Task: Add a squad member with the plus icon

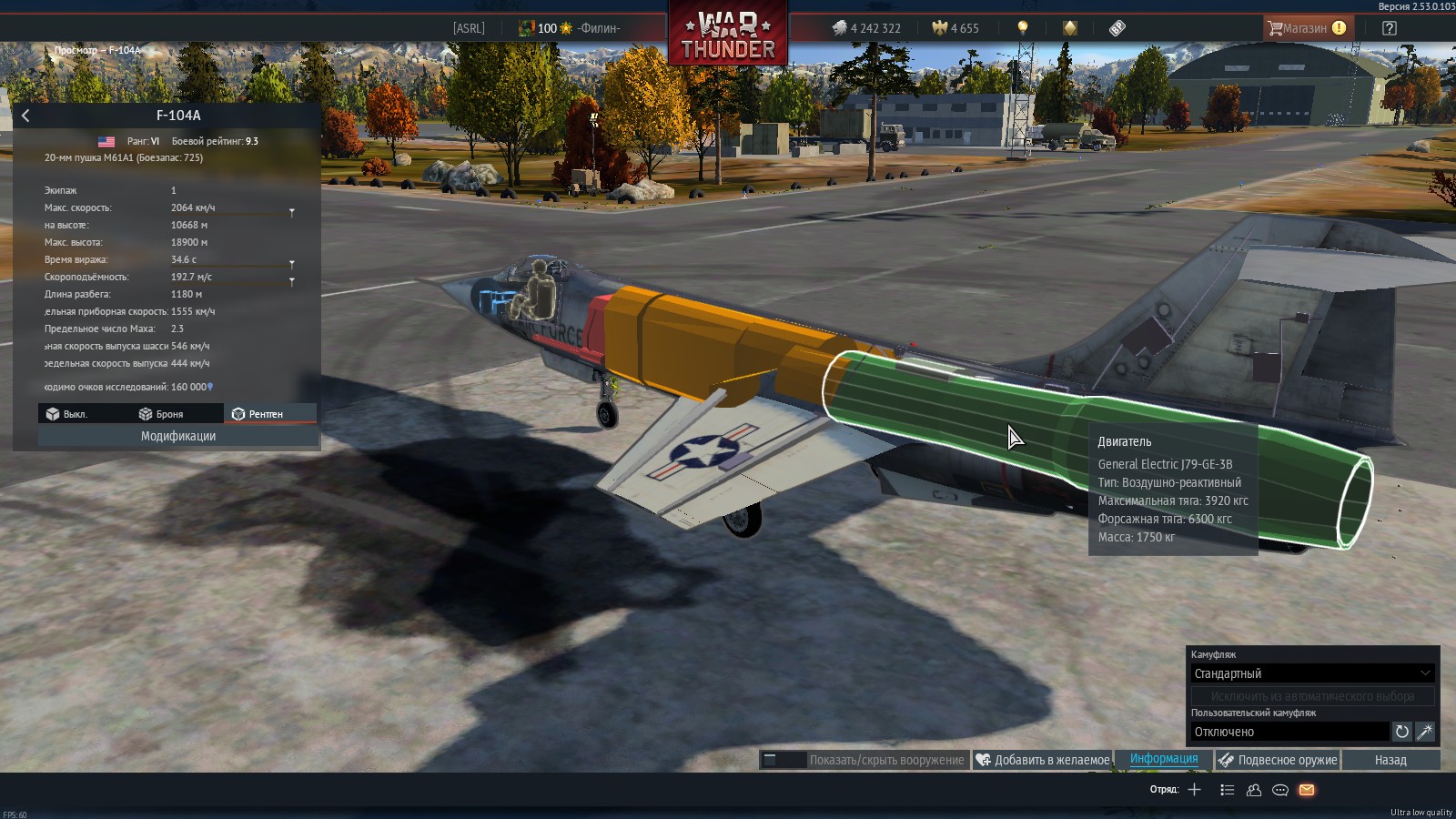Action: point(1195,790)
